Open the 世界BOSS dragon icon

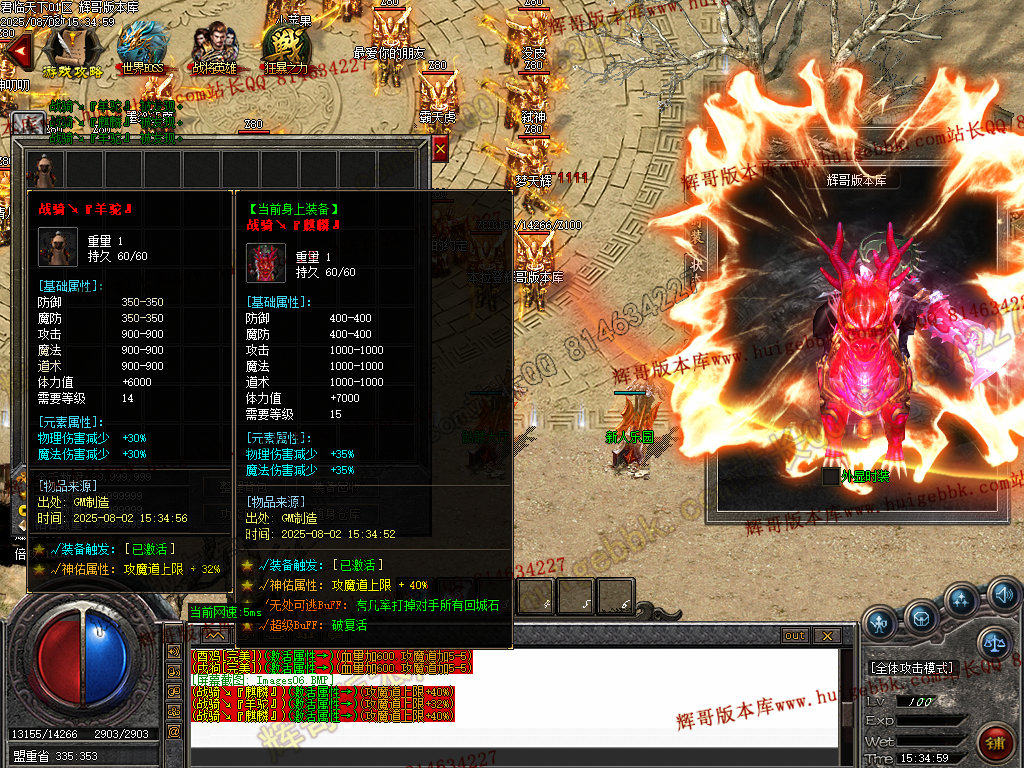coord(141,48)
